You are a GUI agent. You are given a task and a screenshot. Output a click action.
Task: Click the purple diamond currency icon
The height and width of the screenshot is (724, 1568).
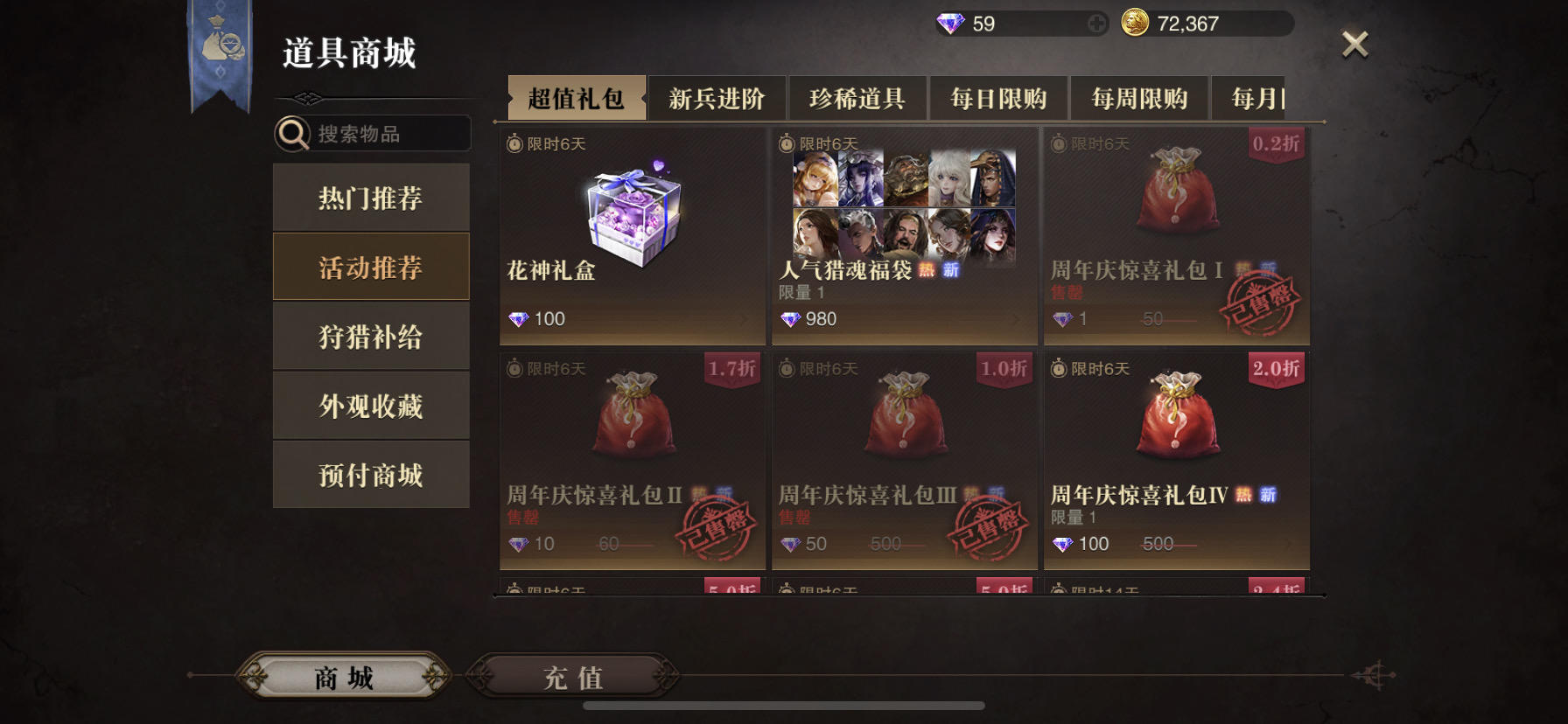(x=951, y=24)
